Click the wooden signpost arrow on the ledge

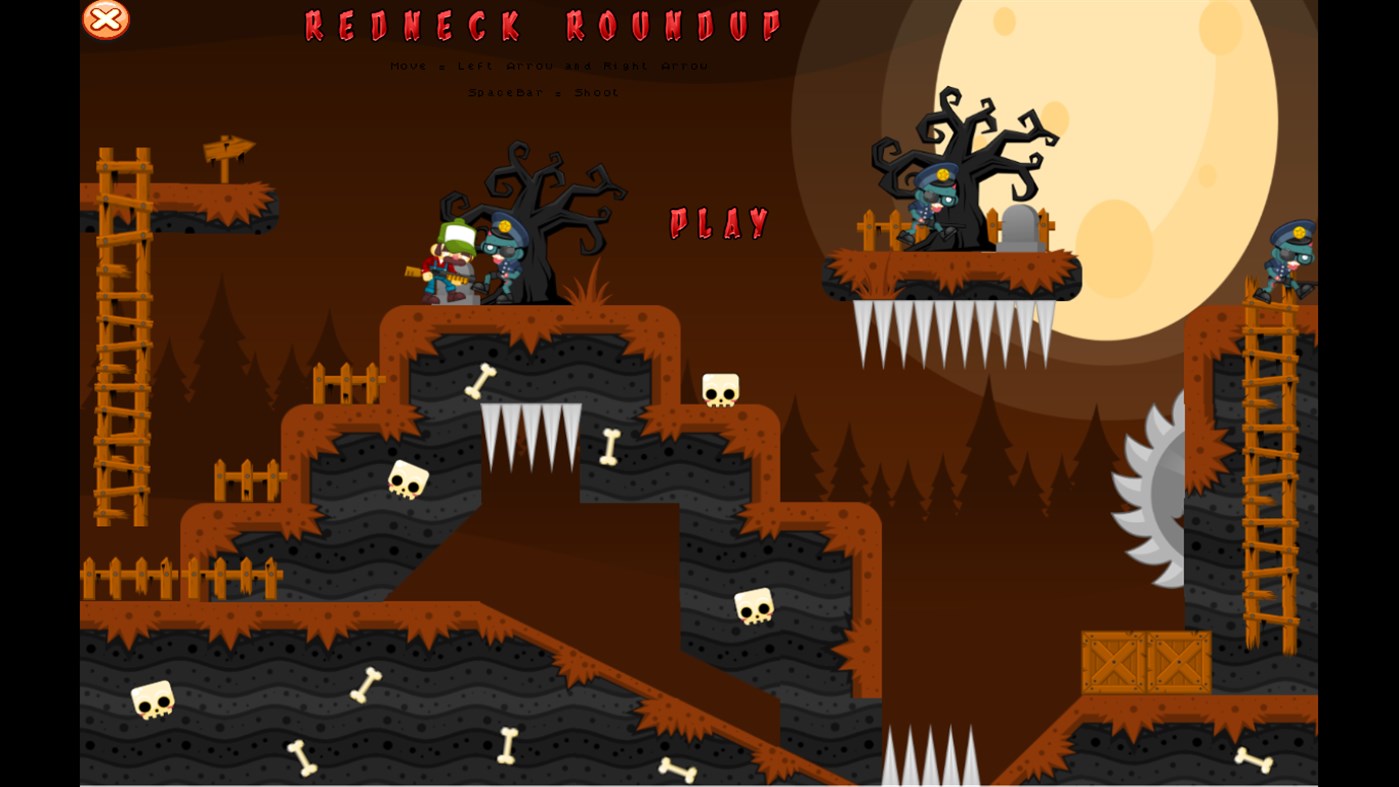[230, 150]
